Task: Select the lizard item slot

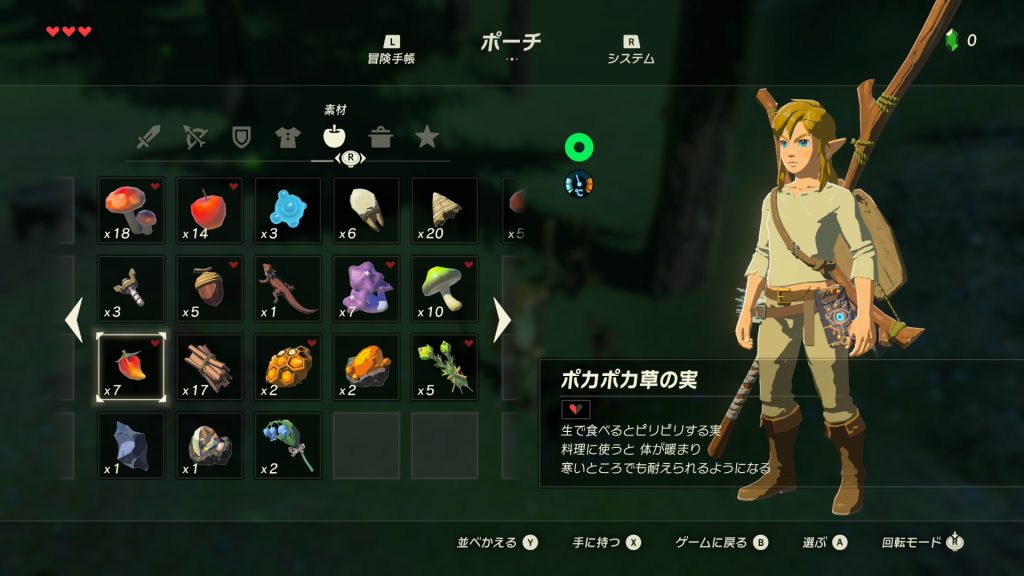Action: (x=288, y=289)
